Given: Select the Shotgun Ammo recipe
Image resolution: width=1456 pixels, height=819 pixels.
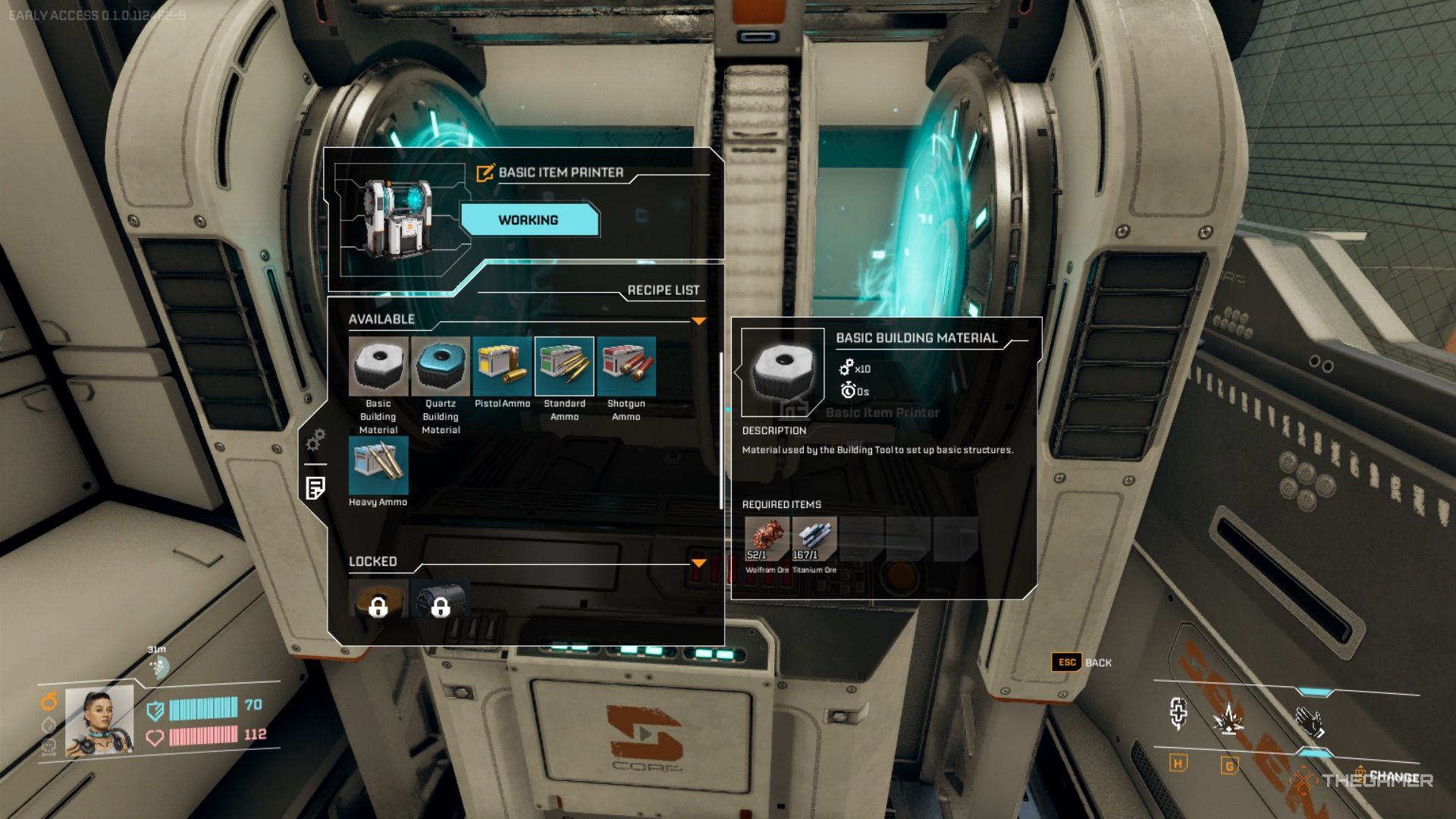Looking at the screenshot, I should [626, 367].
